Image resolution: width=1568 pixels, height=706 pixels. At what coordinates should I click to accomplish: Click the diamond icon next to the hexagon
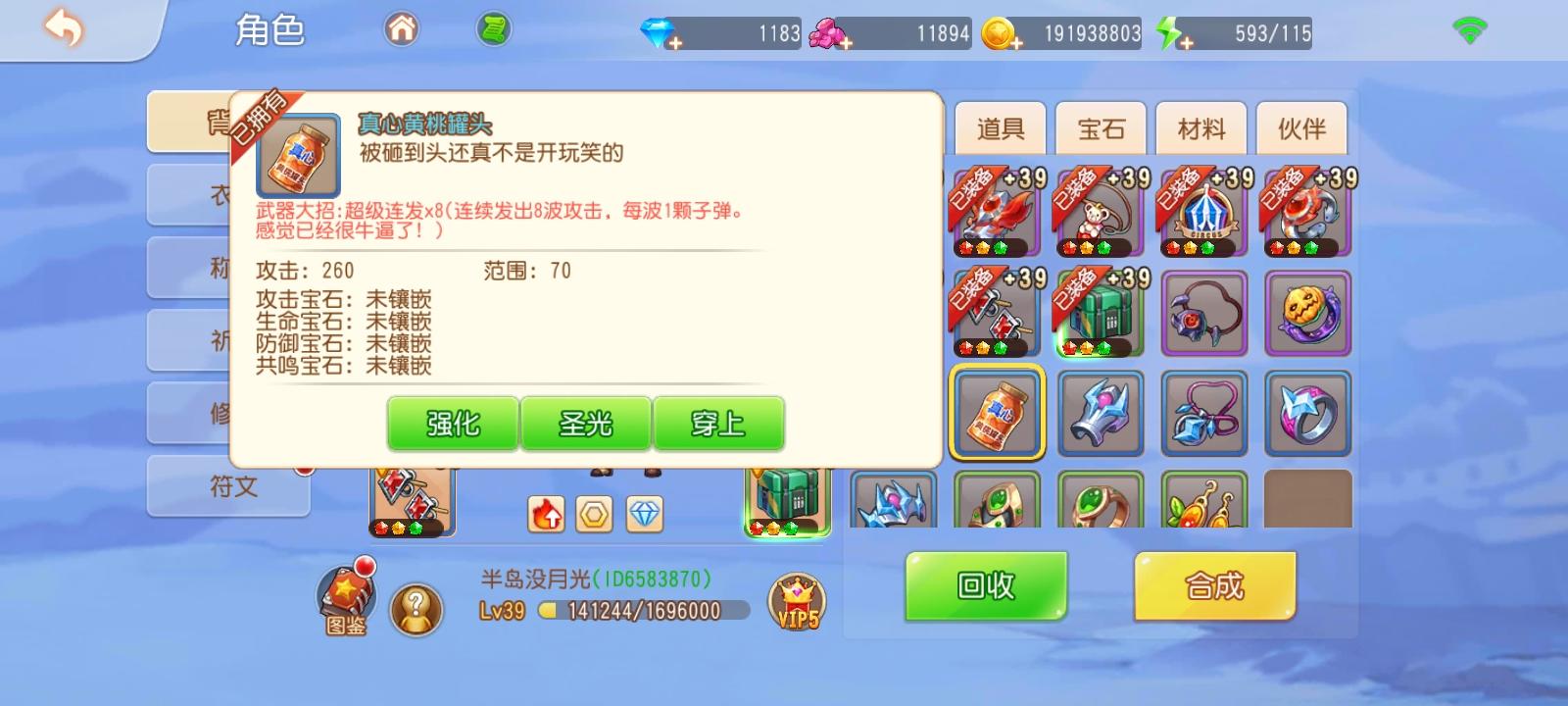[643, 513]
